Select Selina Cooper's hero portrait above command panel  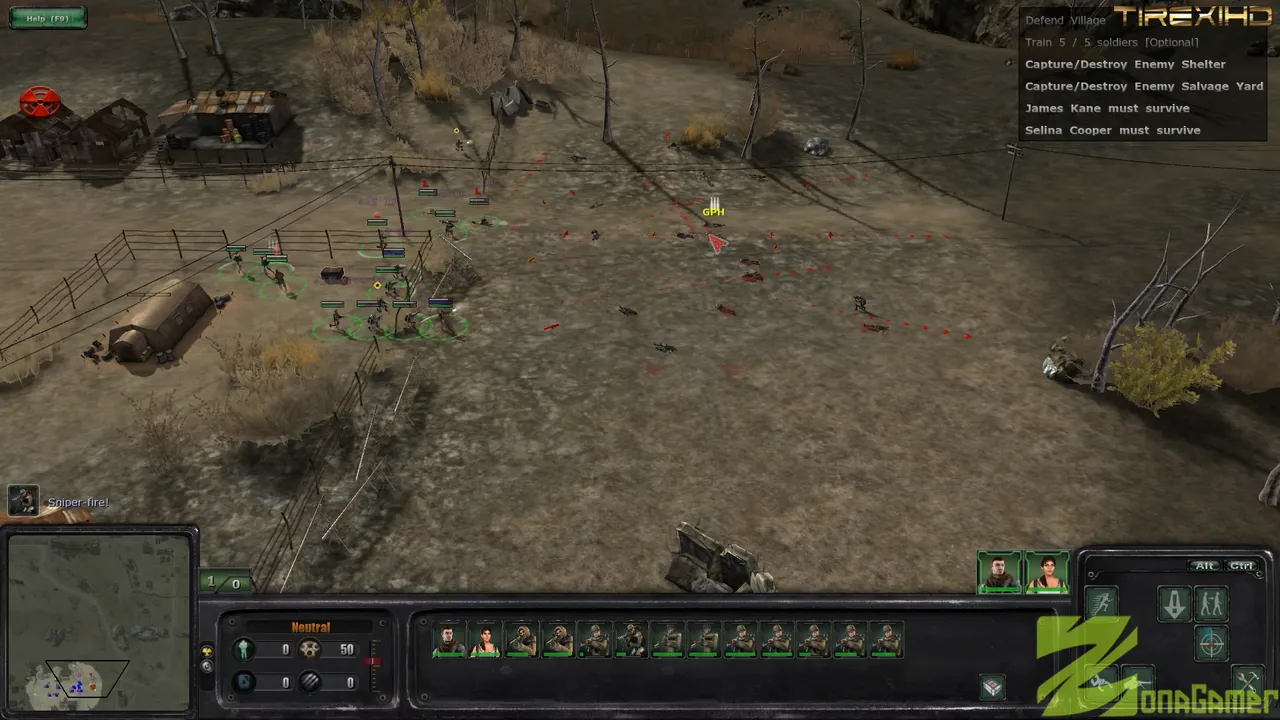pos(1046,572)
